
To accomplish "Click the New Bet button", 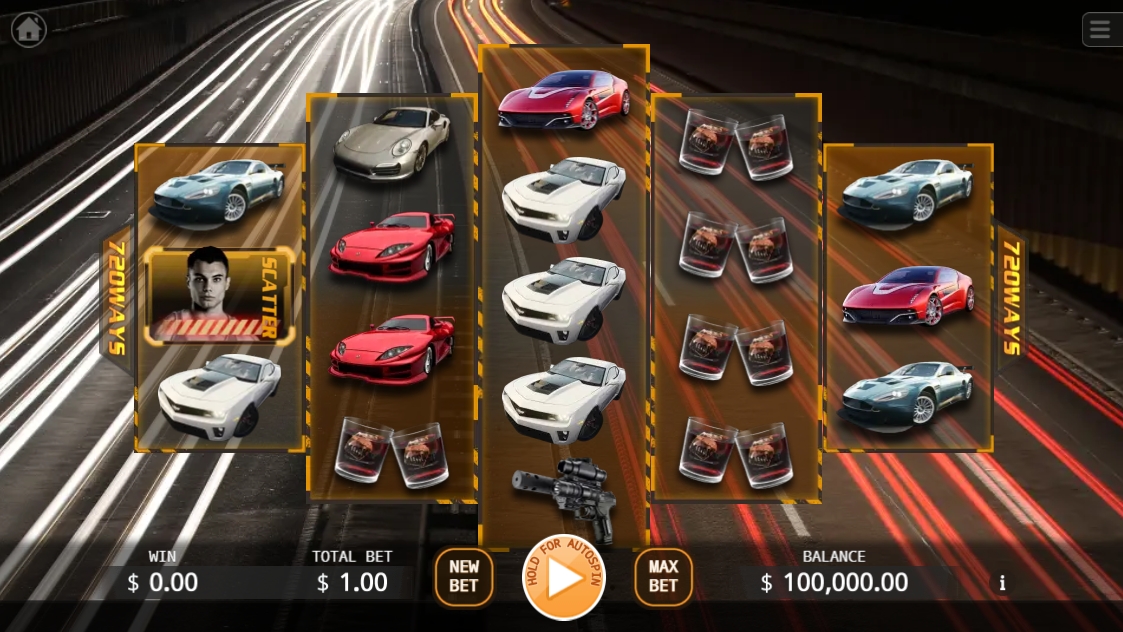I will [464, 577].
